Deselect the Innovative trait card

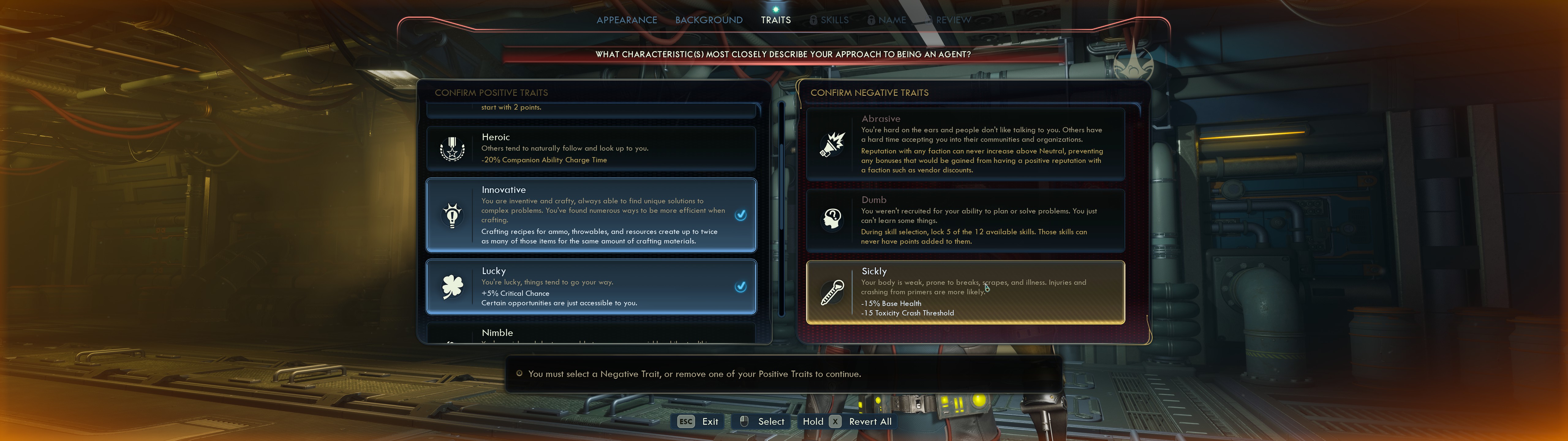[x=590, y=215]
